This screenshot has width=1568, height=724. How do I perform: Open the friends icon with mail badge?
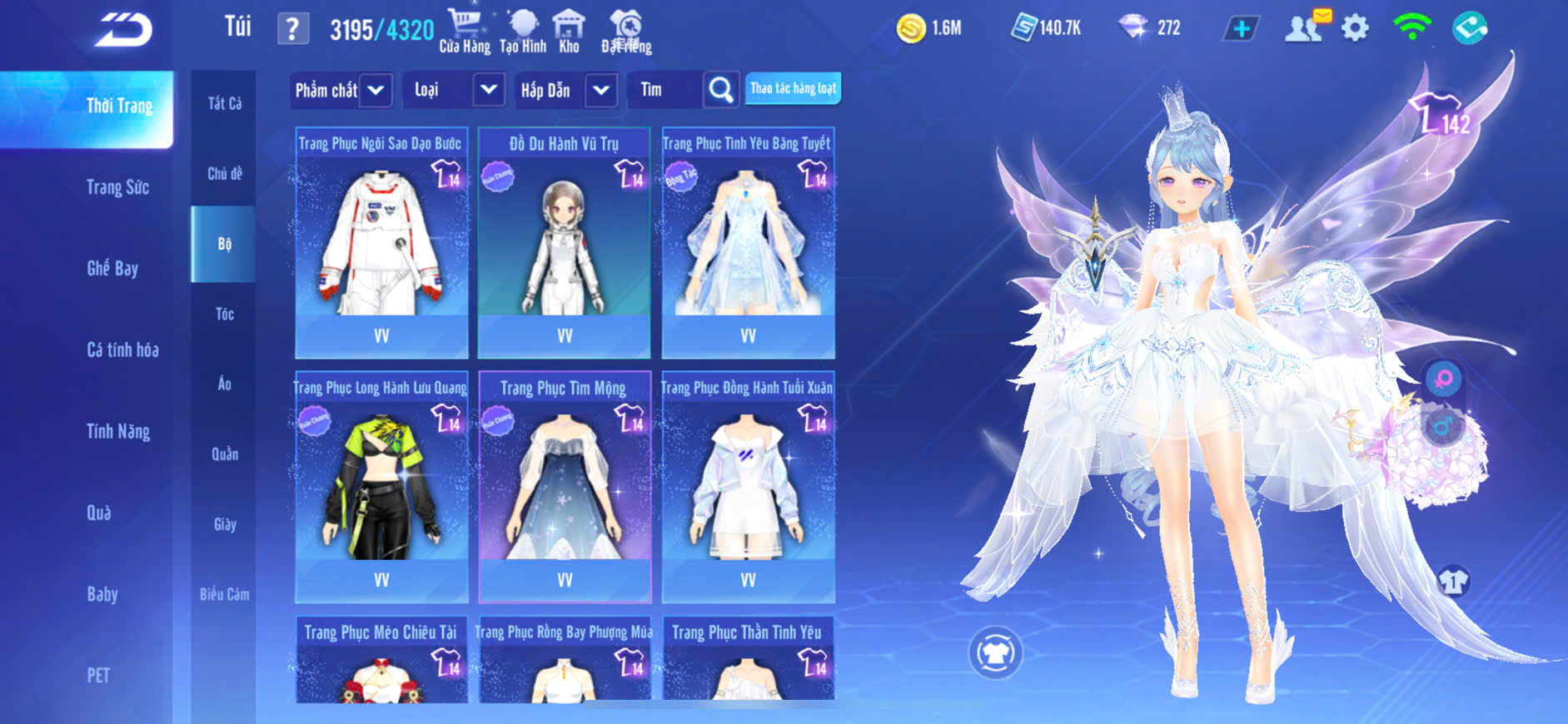click(x=1305, y=28)
